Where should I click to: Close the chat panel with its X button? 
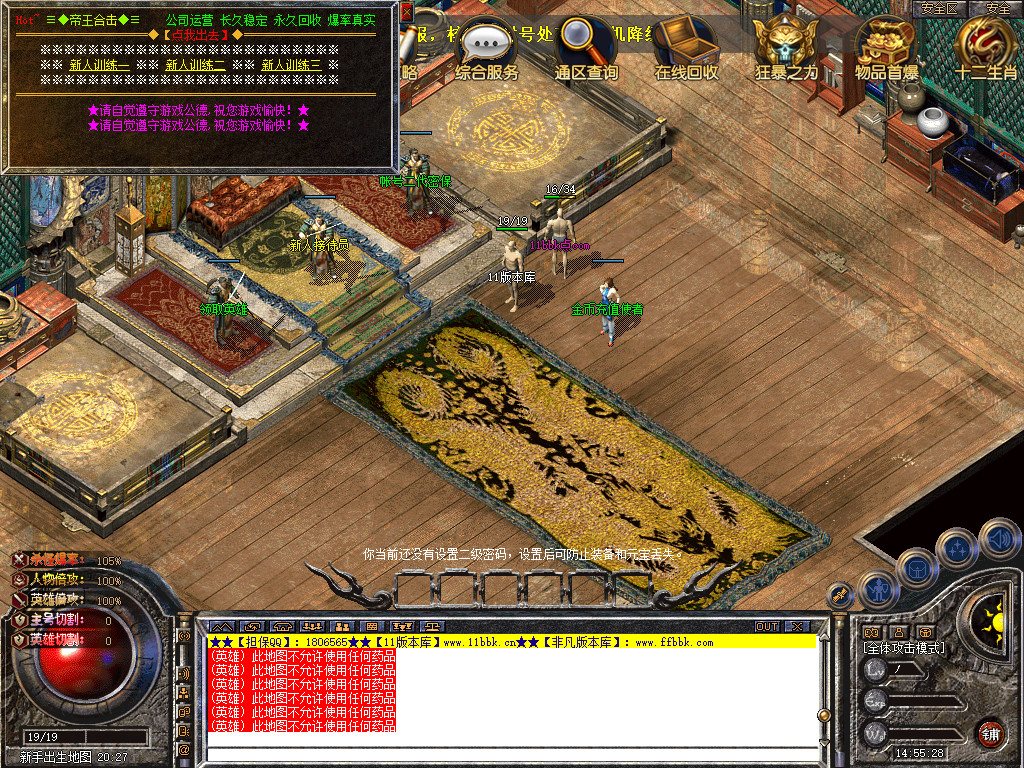797,626
